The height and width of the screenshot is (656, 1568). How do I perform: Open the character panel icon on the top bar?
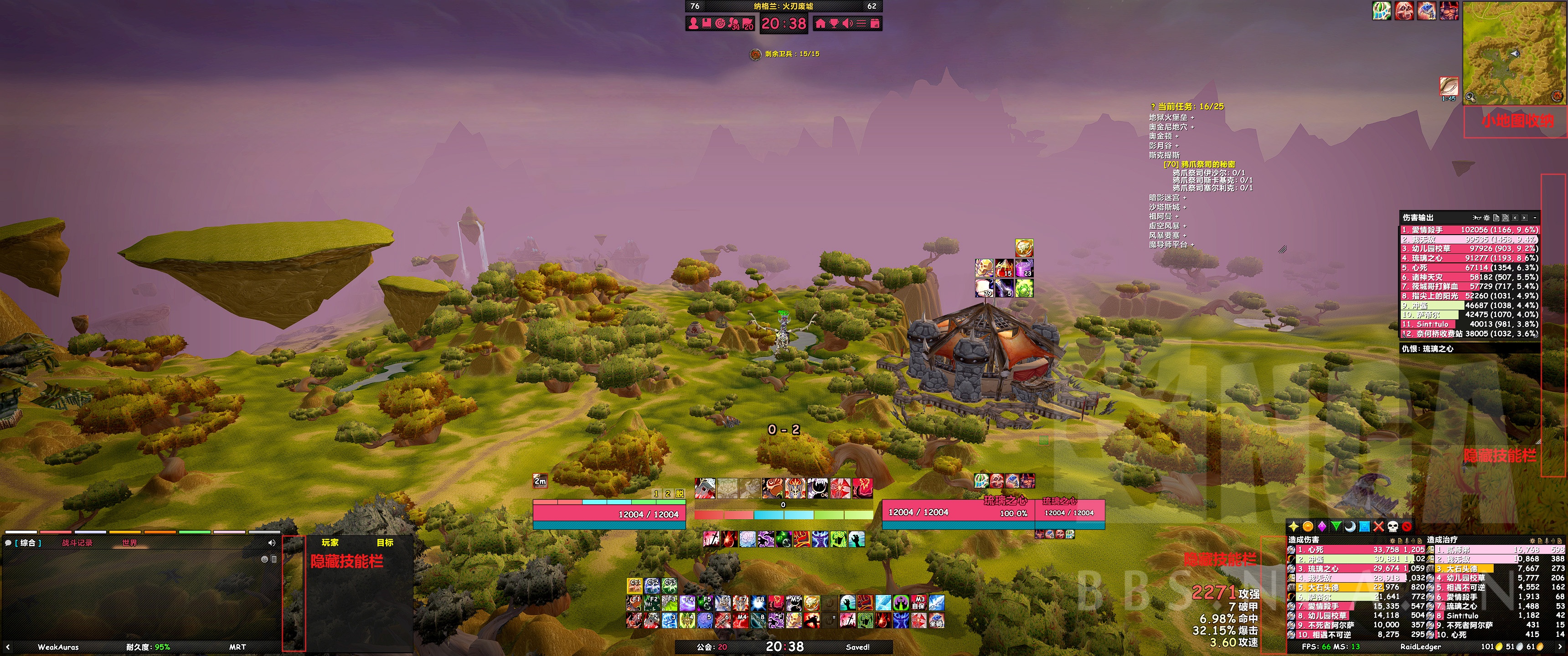694,24
